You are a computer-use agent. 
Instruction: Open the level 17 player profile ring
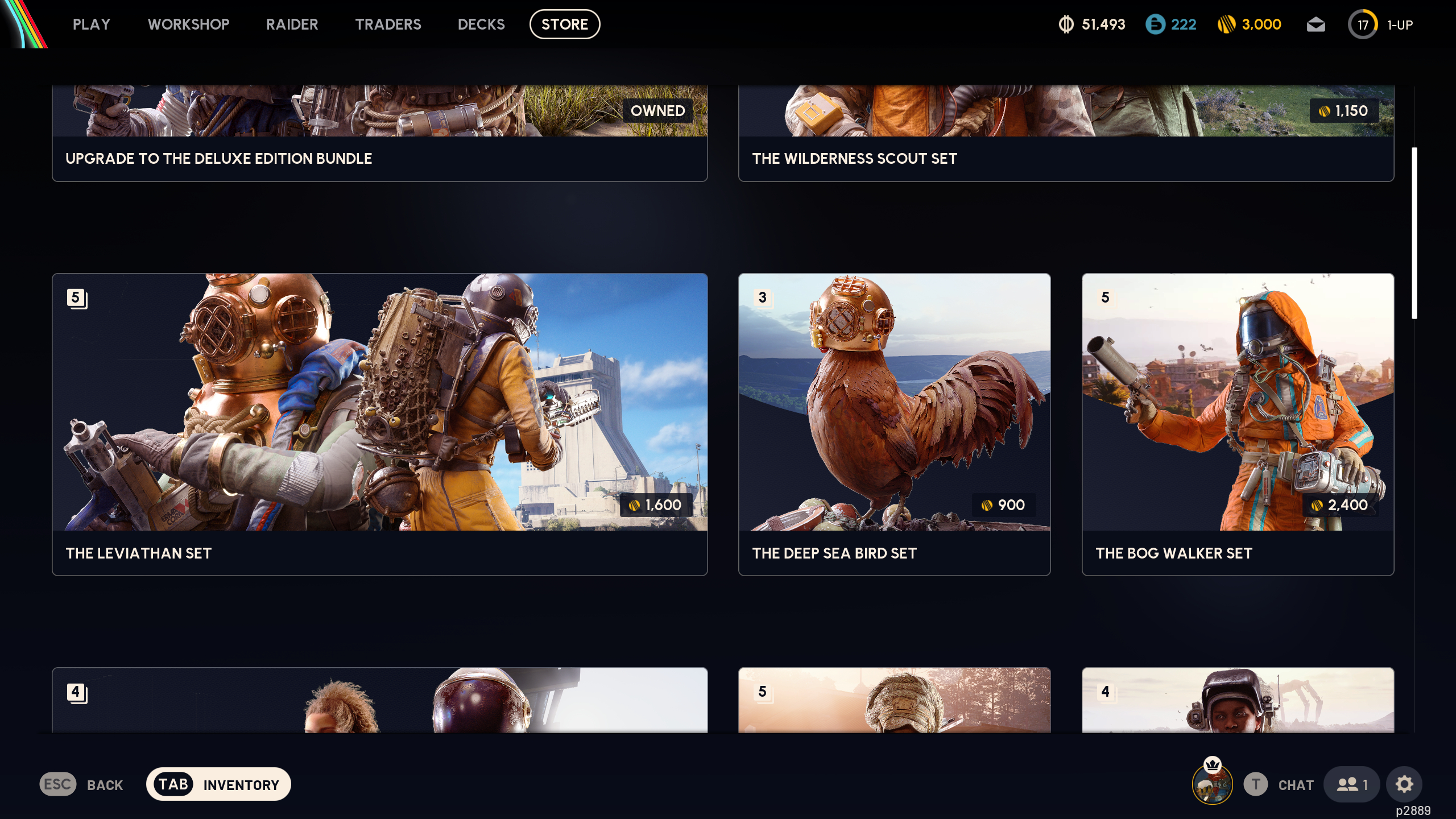(1363, 24)
